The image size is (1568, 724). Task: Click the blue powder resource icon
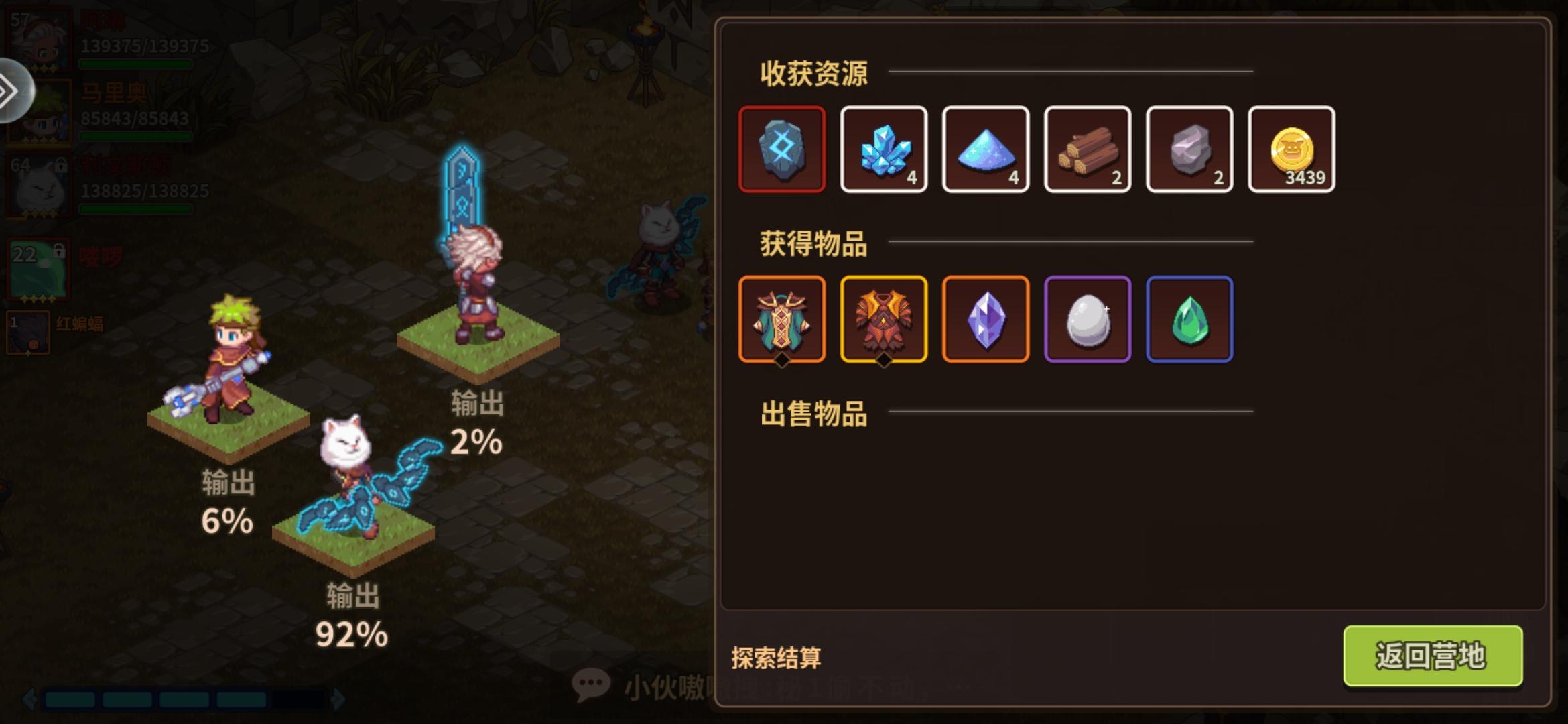(986, 148)
